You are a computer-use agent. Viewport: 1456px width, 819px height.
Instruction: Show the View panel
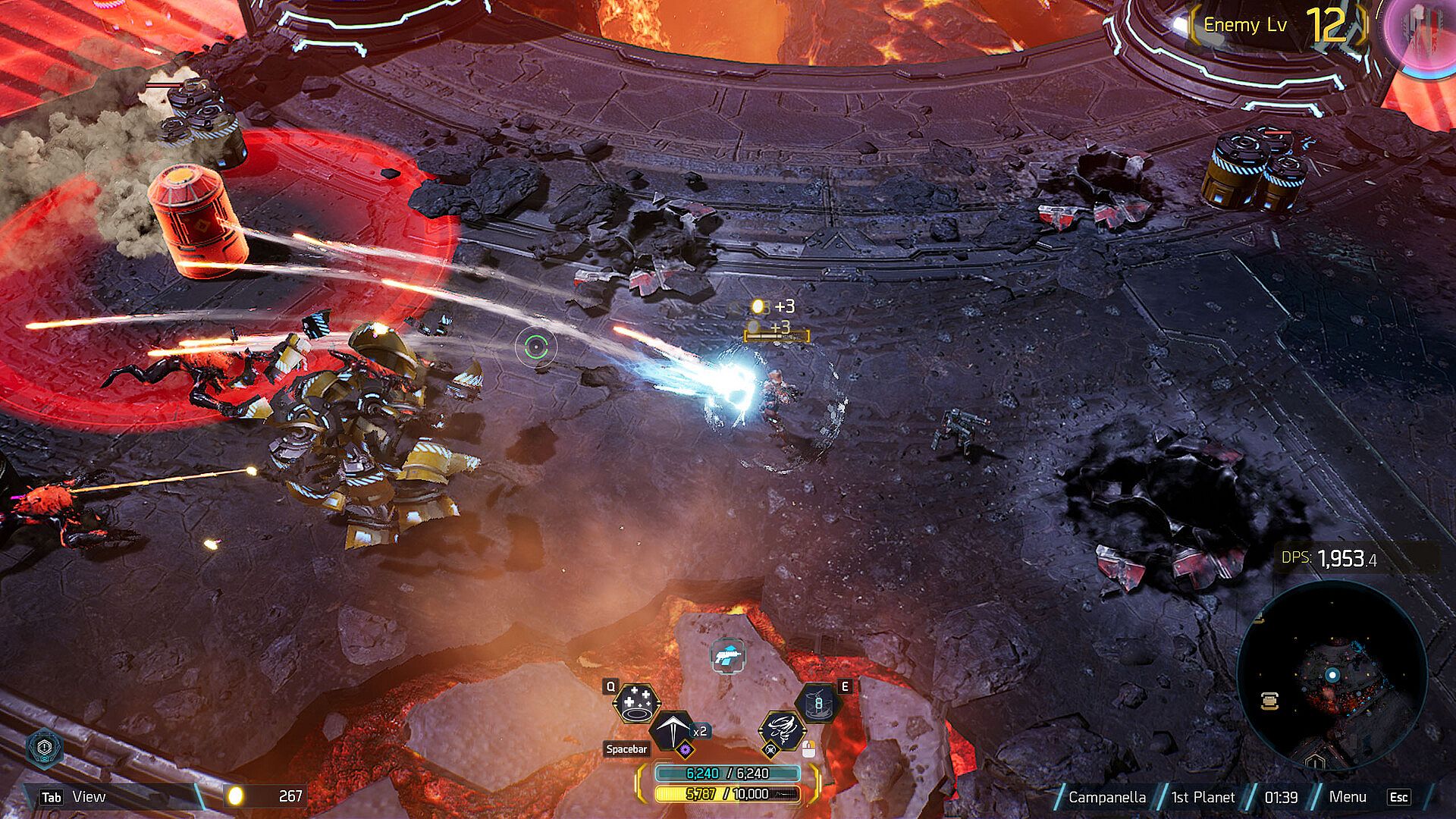coord(88,797)
